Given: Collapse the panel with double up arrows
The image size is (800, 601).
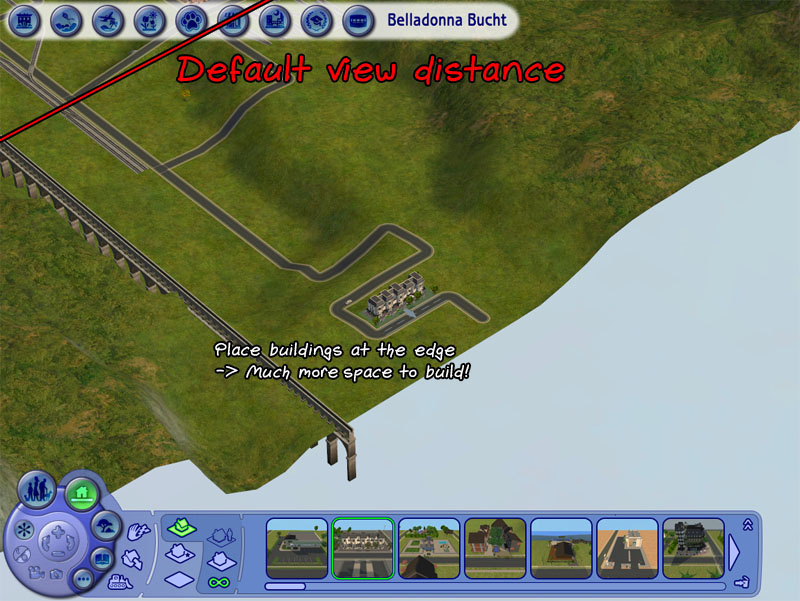Looking at the screenshot, I should pyautogui.click(x=746, y=525).
